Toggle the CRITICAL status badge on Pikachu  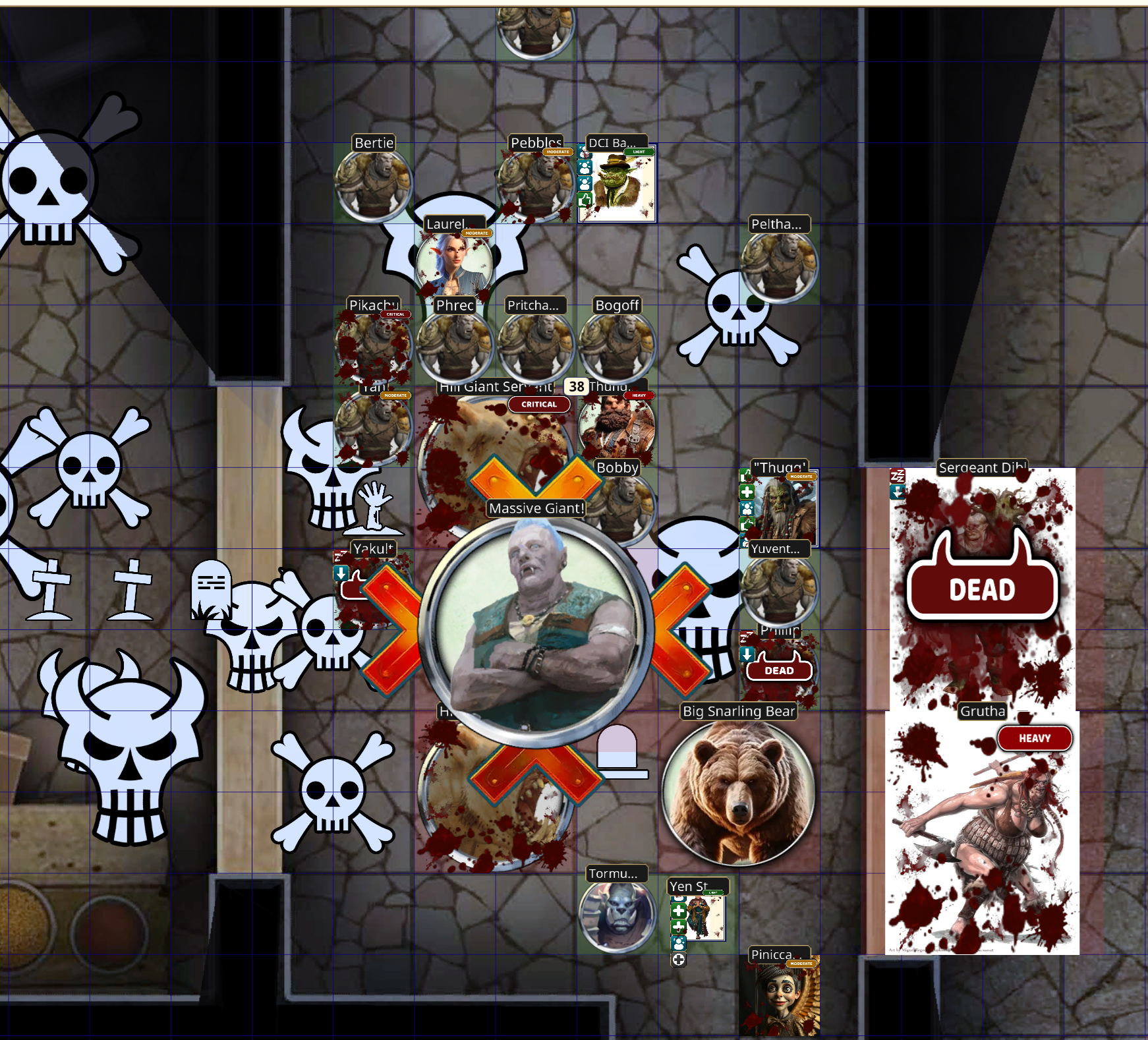click(x=395, y=315)
